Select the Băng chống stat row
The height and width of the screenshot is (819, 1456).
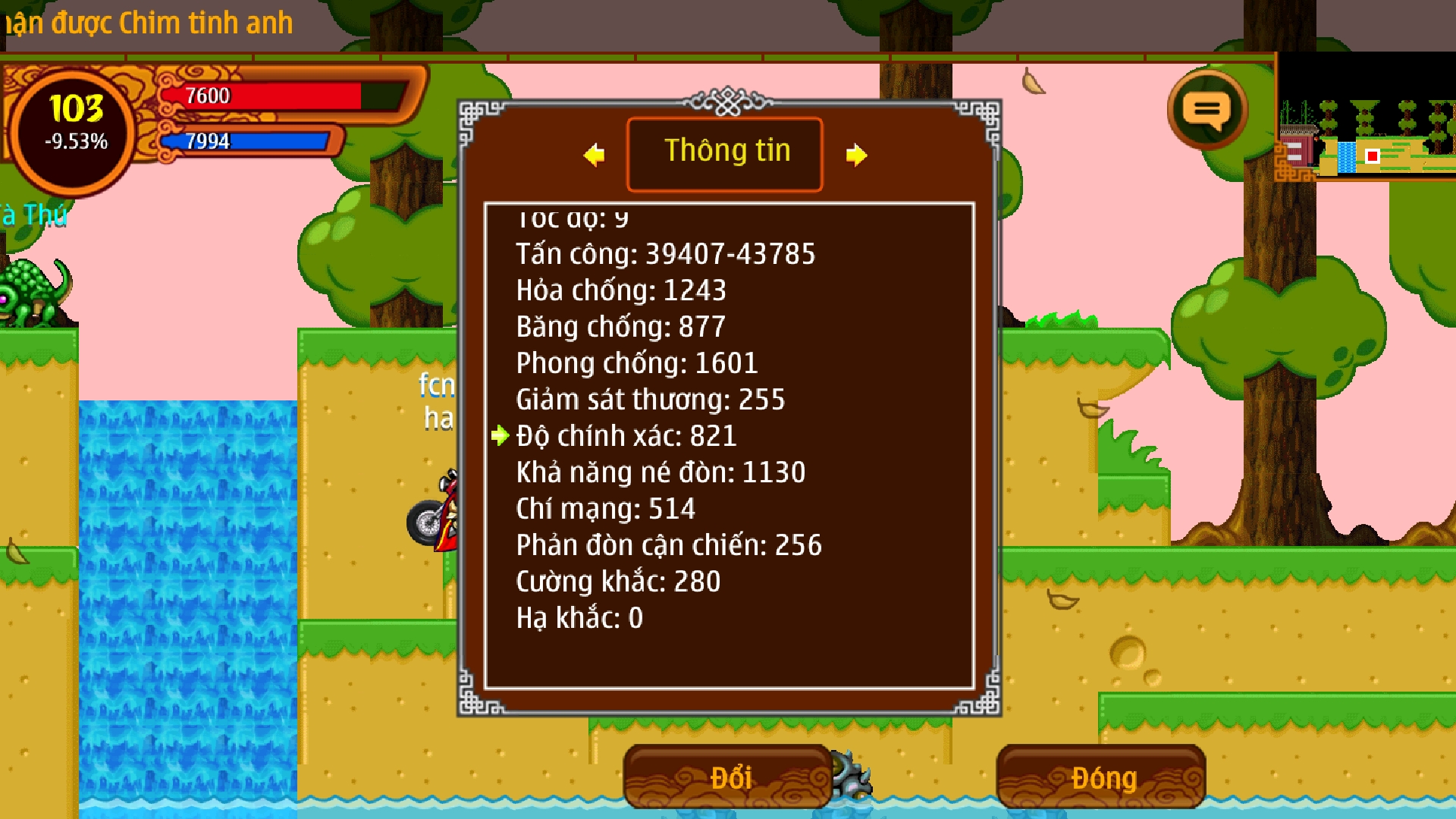point(620,327)
